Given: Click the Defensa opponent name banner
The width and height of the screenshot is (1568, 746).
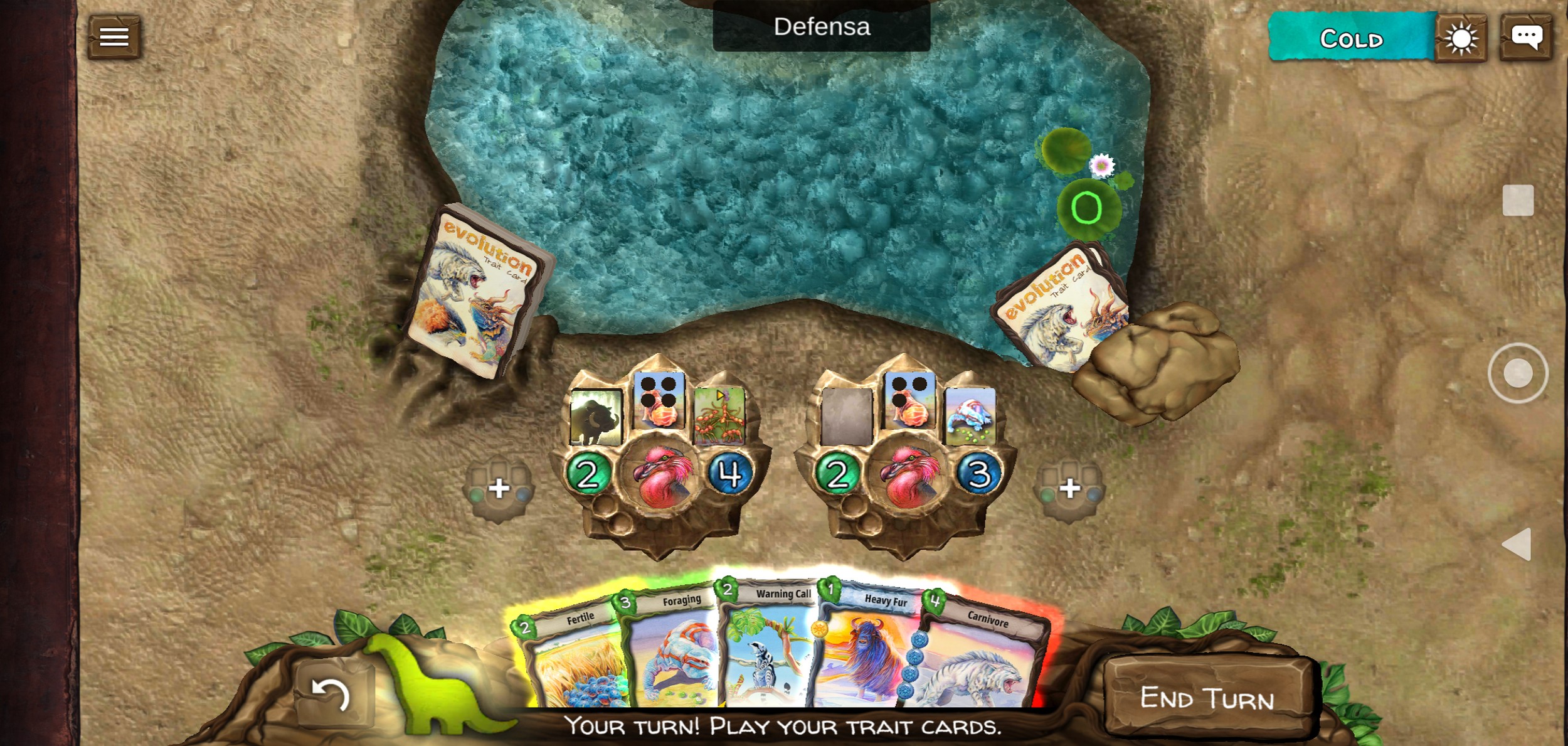Looking at the screenshot, I should [x=821, y=27].
